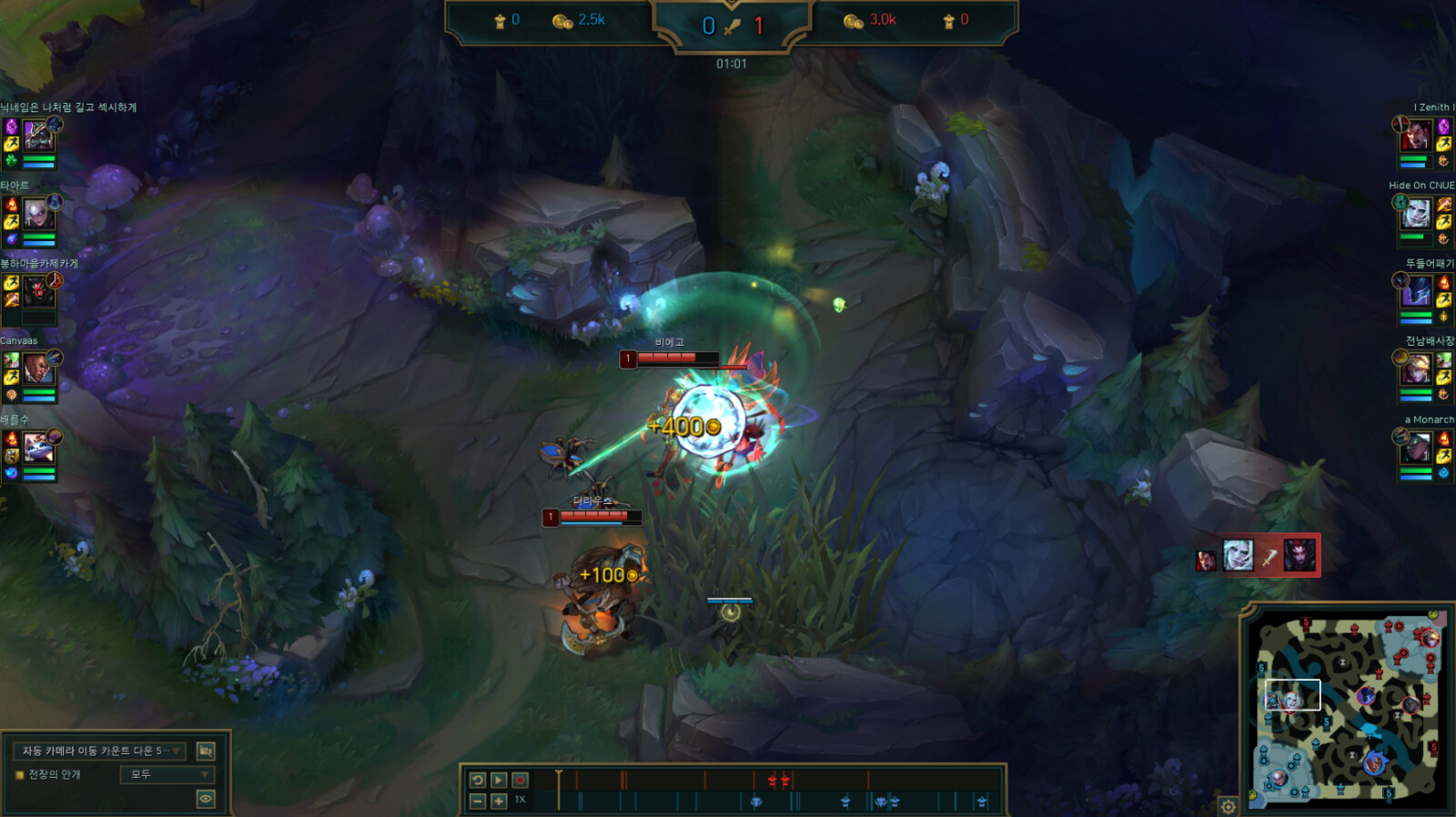This screenshot has height=817, width=1456.
Task: Select blue team player 타아르 portrait
Action: 36,214
